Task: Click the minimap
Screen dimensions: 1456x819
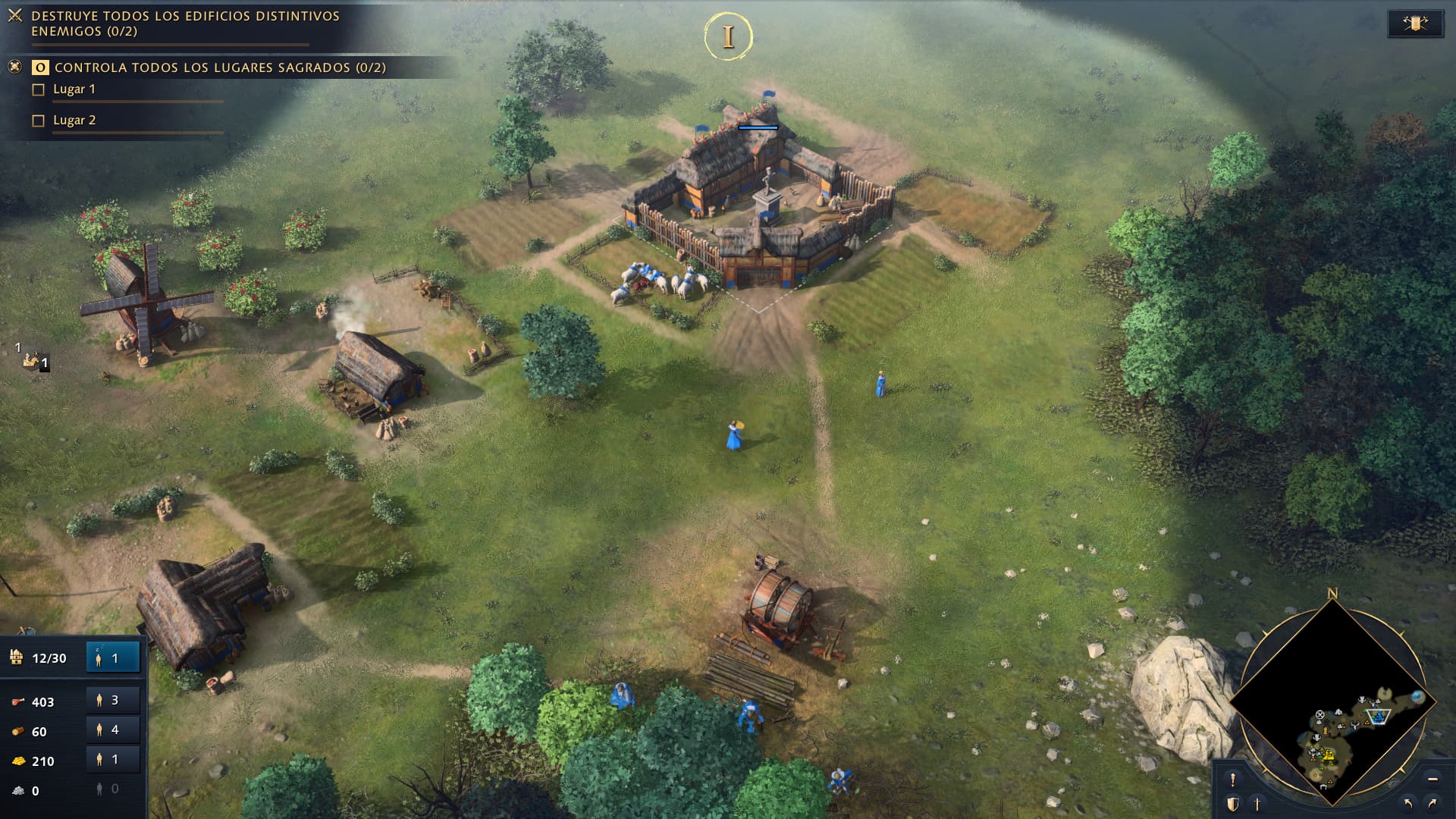Action: (1332, 701)
